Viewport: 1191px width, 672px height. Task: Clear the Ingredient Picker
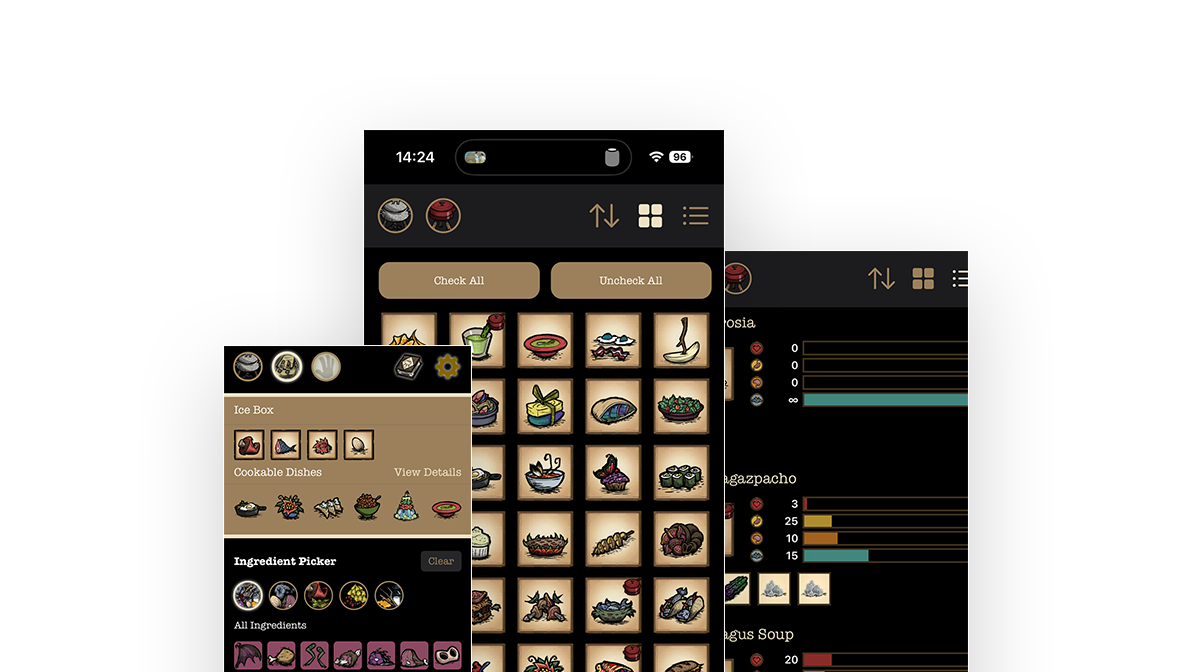coord(441,561)
